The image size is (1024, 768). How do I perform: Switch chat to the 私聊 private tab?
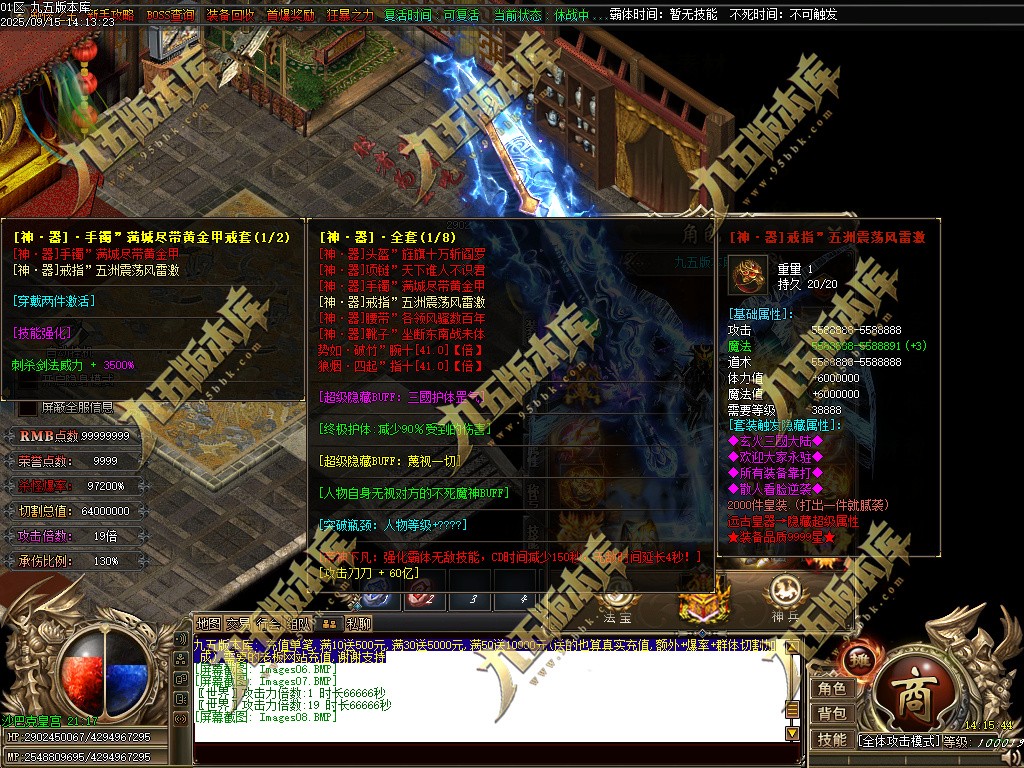359,624
